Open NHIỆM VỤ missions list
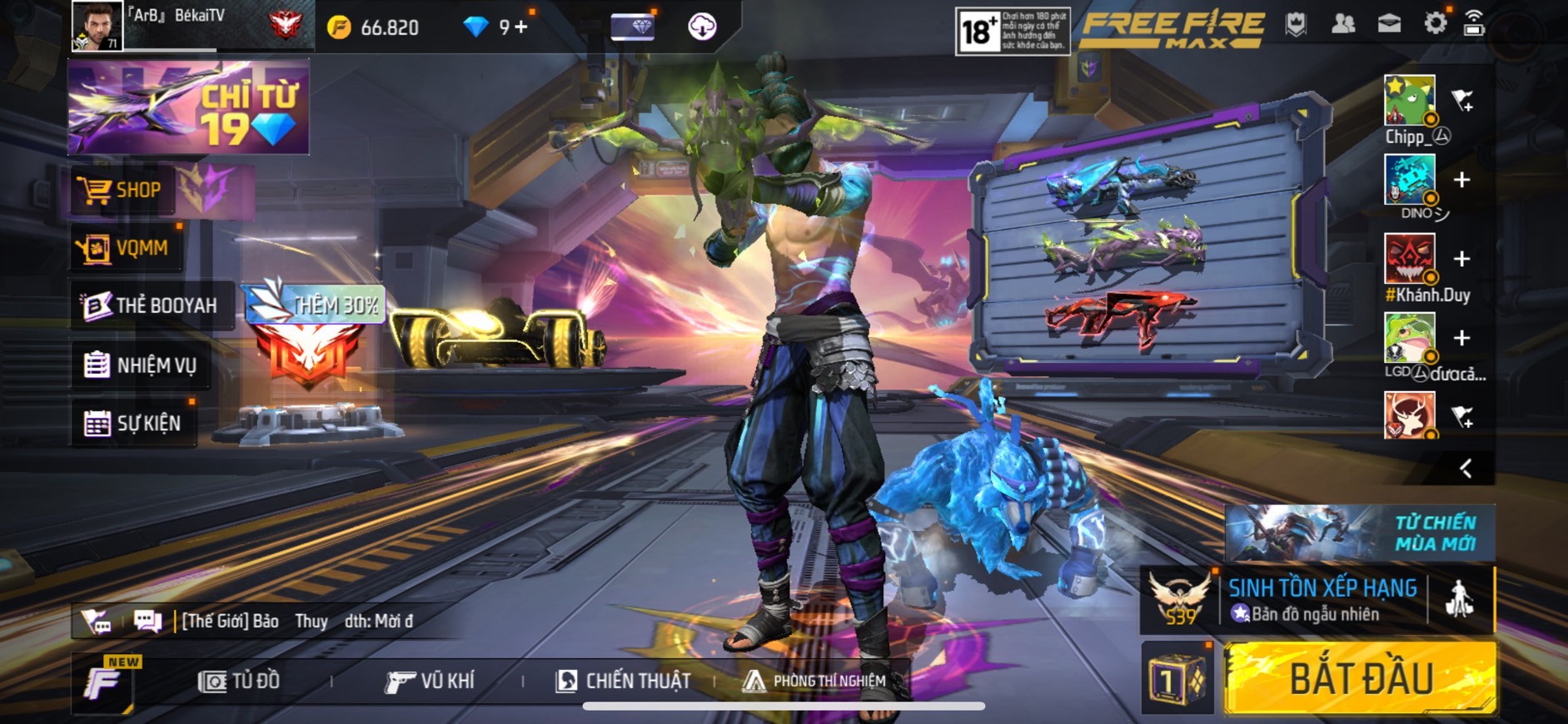This screenshot has height=724, width=1568. point(141,364)
